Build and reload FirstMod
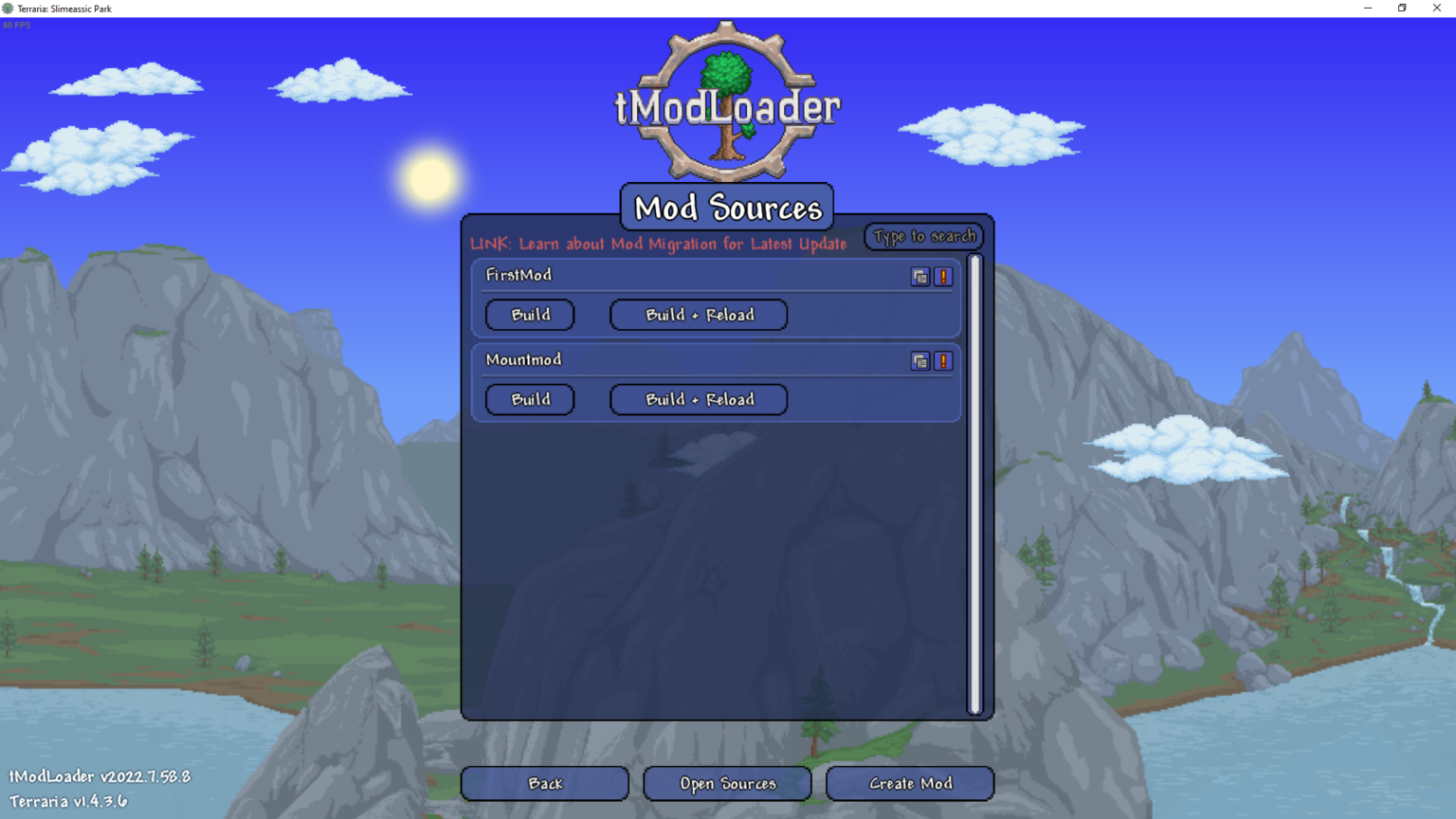Screen dimensions: 1456x819 point(698,315)
